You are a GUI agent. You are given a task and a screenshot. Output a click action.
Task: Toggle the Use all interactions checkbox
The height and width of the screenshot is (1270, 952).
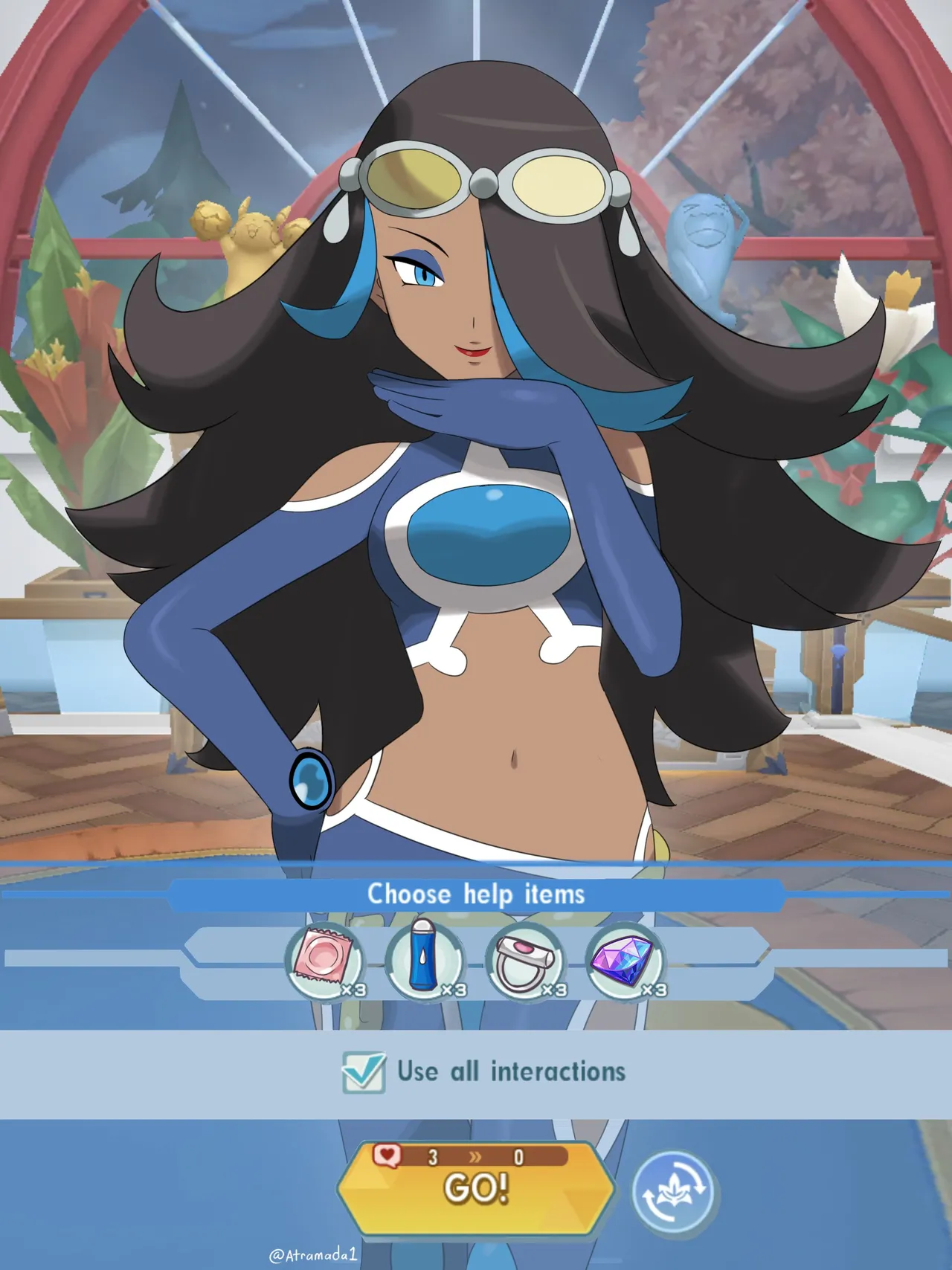click(x=364, y=1072)
